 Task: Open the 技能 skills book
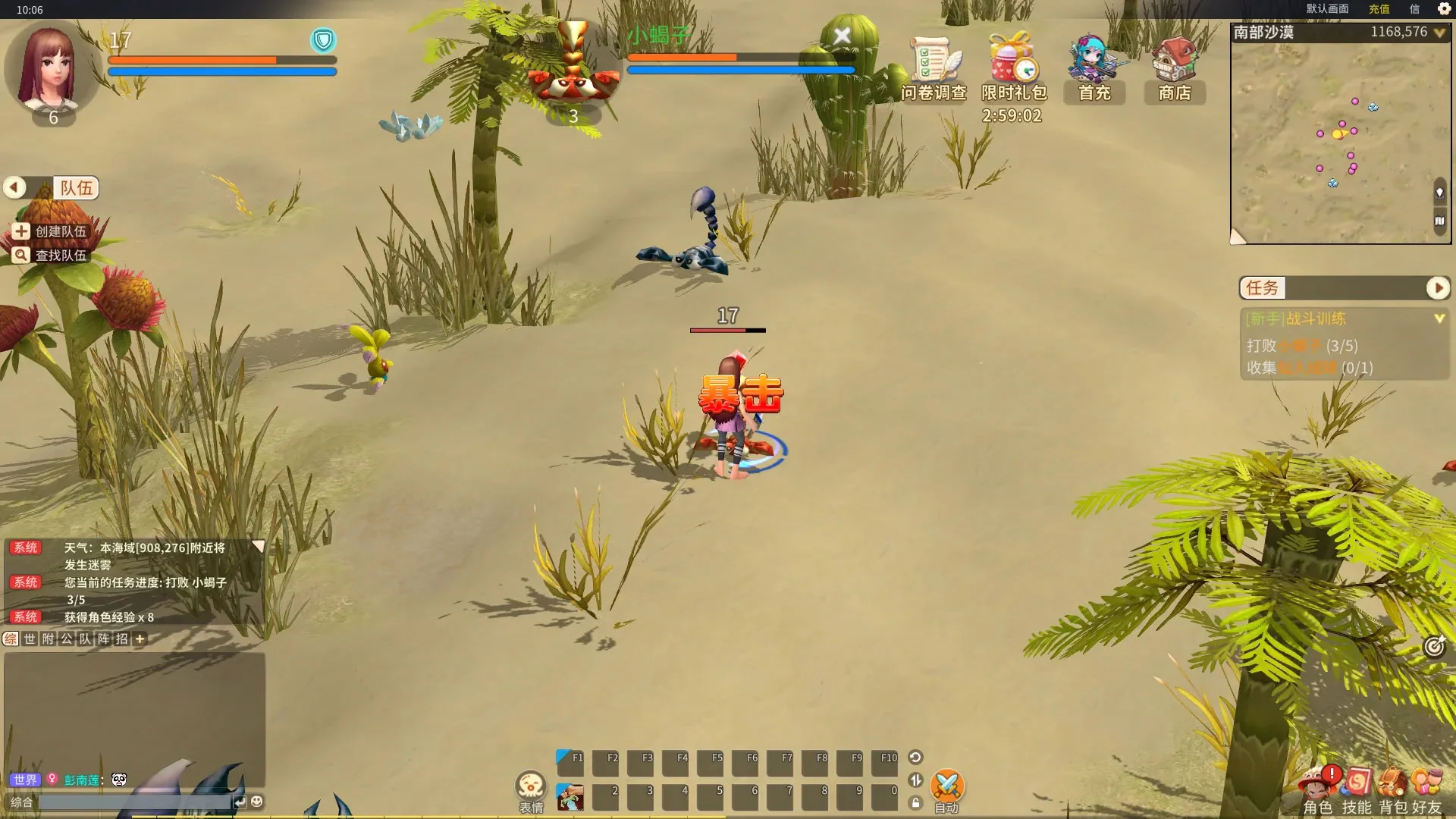pos(1357,789)
